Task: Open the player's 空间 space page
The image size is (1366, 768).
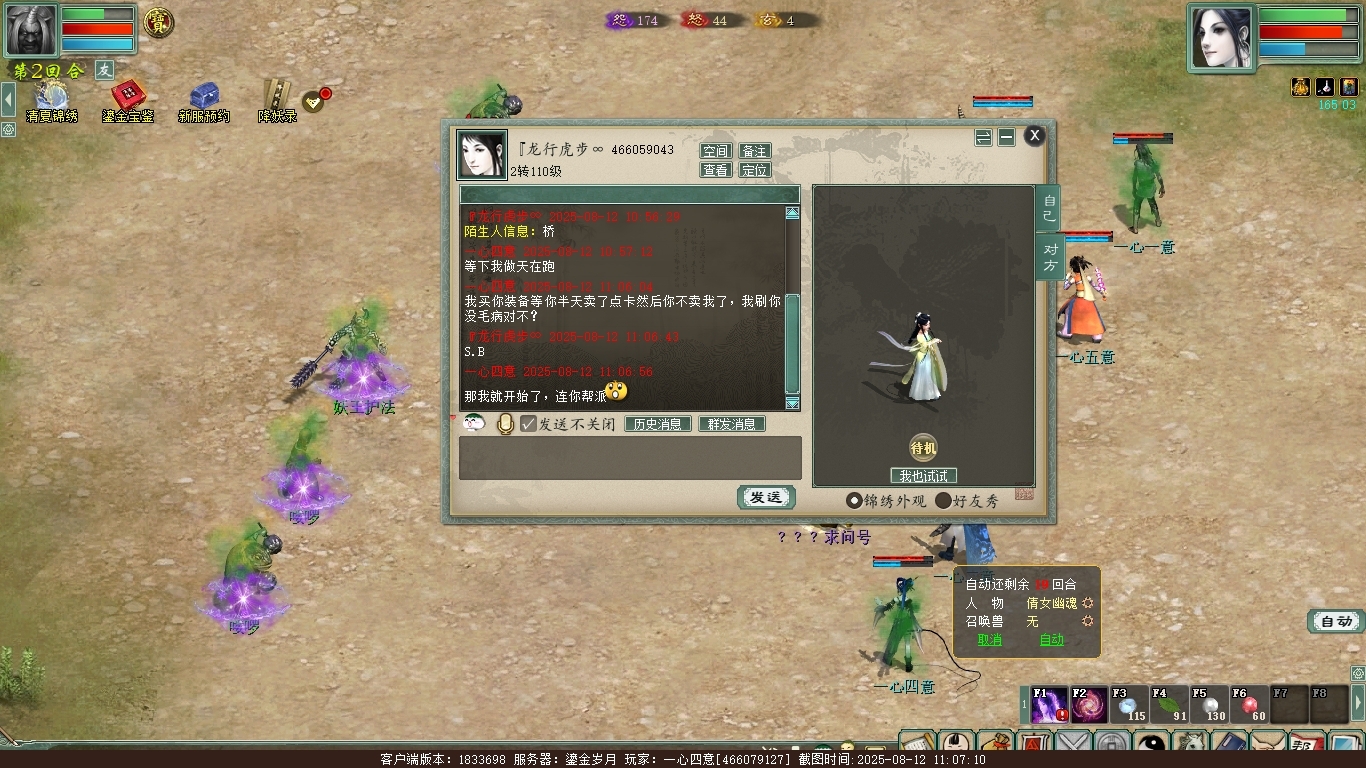Action: [x=715, y=151]
